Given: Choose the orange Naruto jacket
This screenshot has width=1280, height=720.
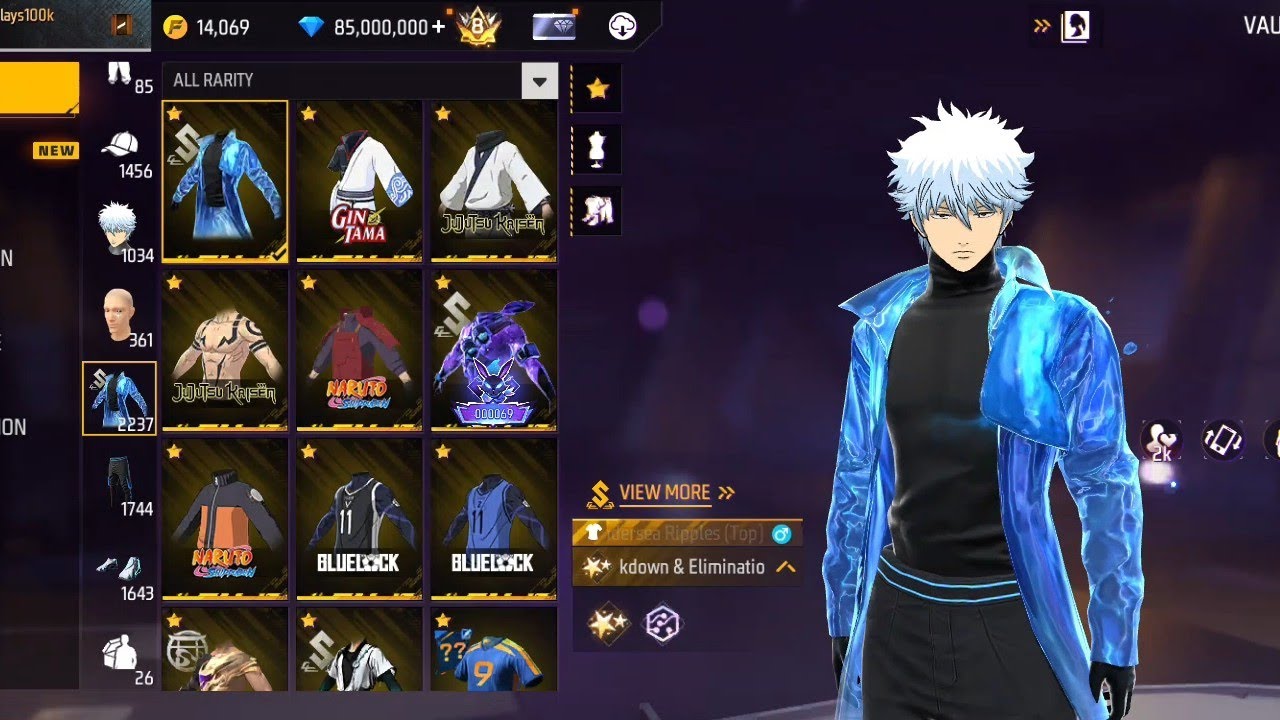Looking at the screenshot, I should (225, 518).
